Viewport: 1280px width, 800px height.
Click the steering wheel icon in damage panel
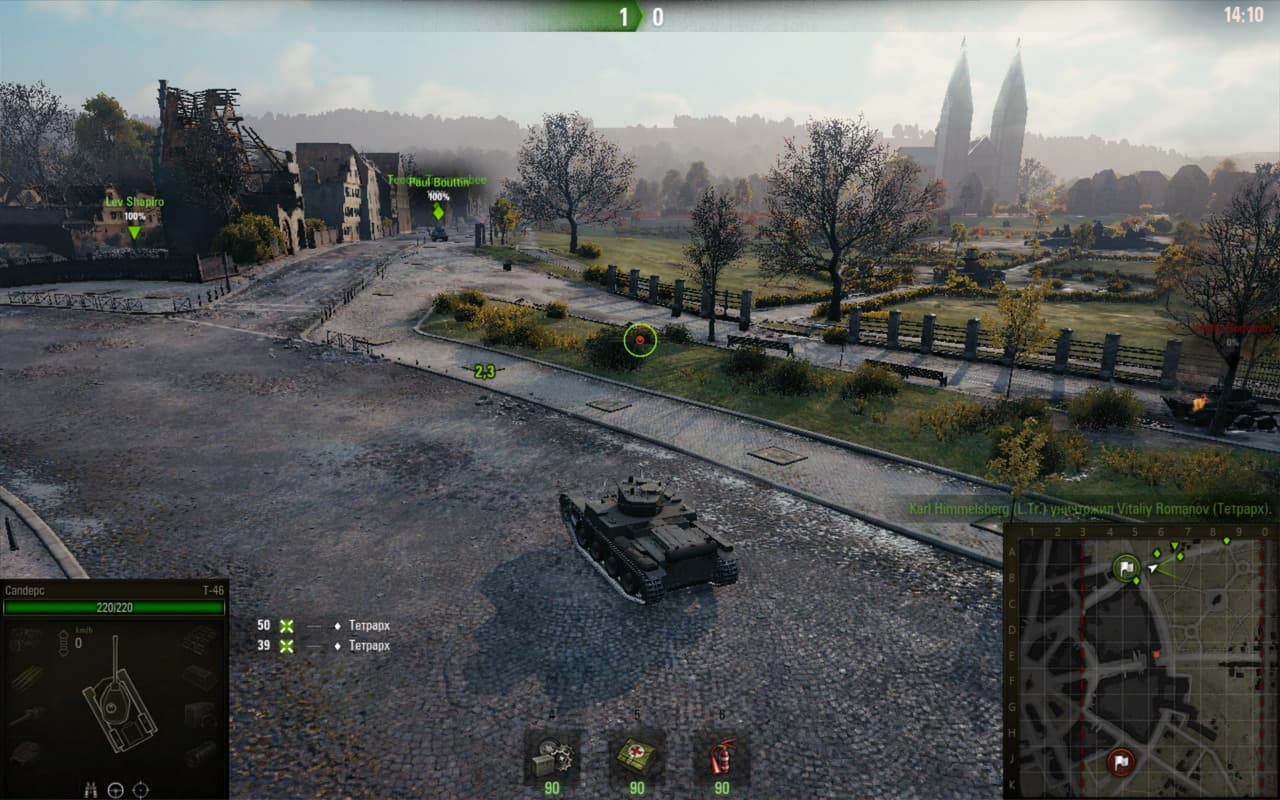coord(116,789)
